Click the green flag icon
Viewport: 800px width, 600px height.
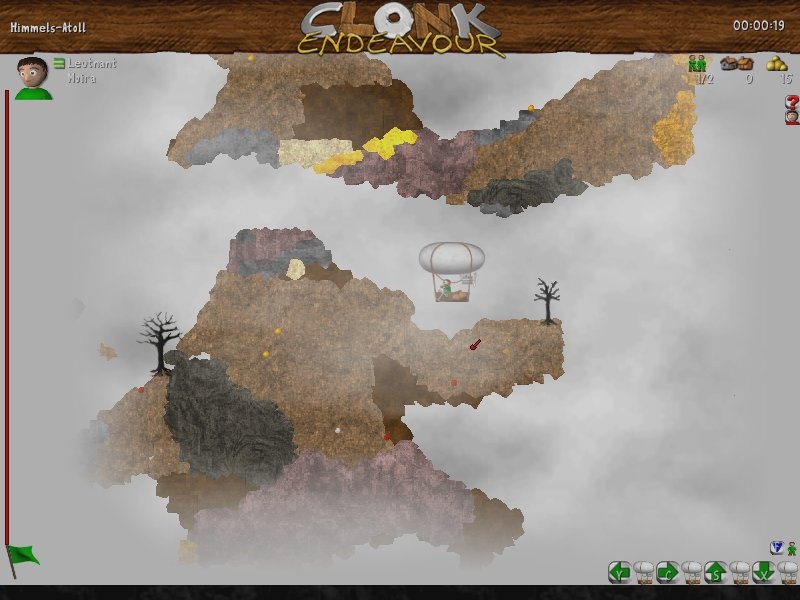[22, 555]
